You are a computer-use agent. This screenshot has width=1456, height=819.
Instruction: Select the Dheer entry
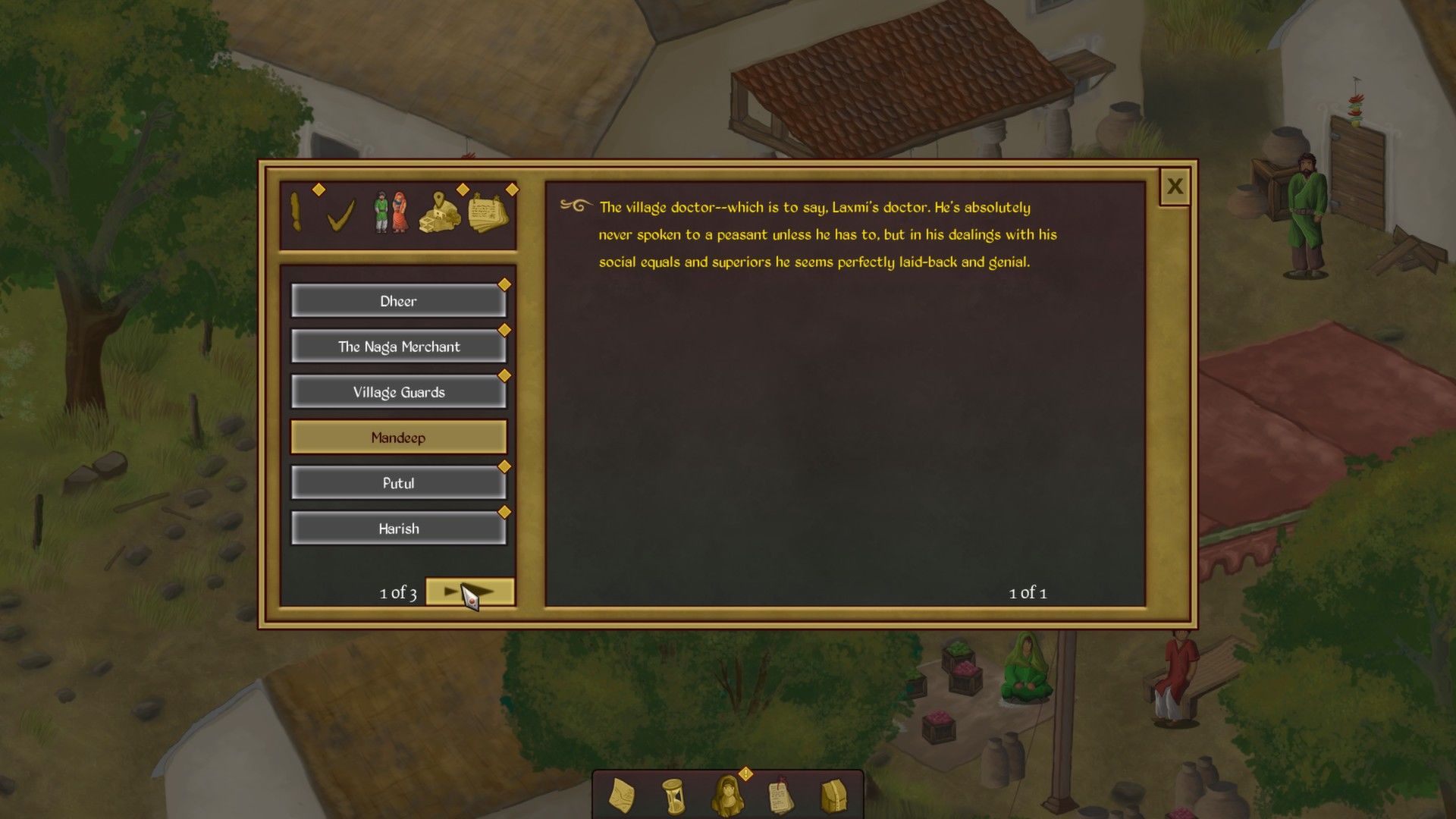click(x=398, y=301)
